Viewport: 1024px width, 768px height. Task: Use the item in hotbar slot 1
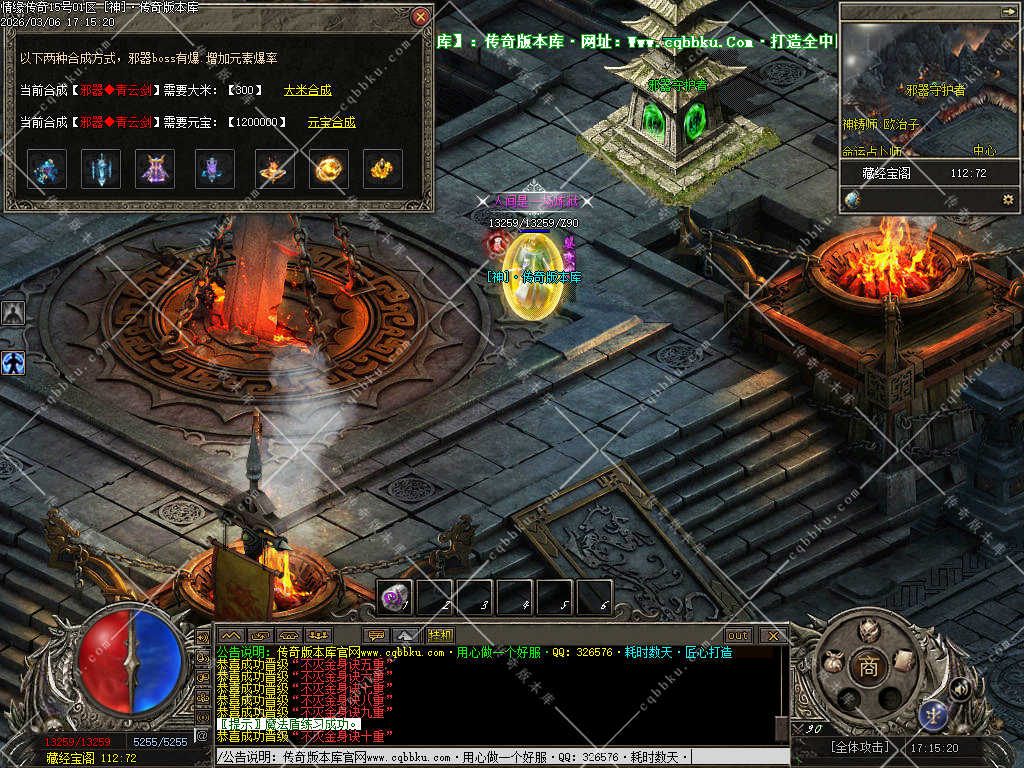[x=396, y=598]
